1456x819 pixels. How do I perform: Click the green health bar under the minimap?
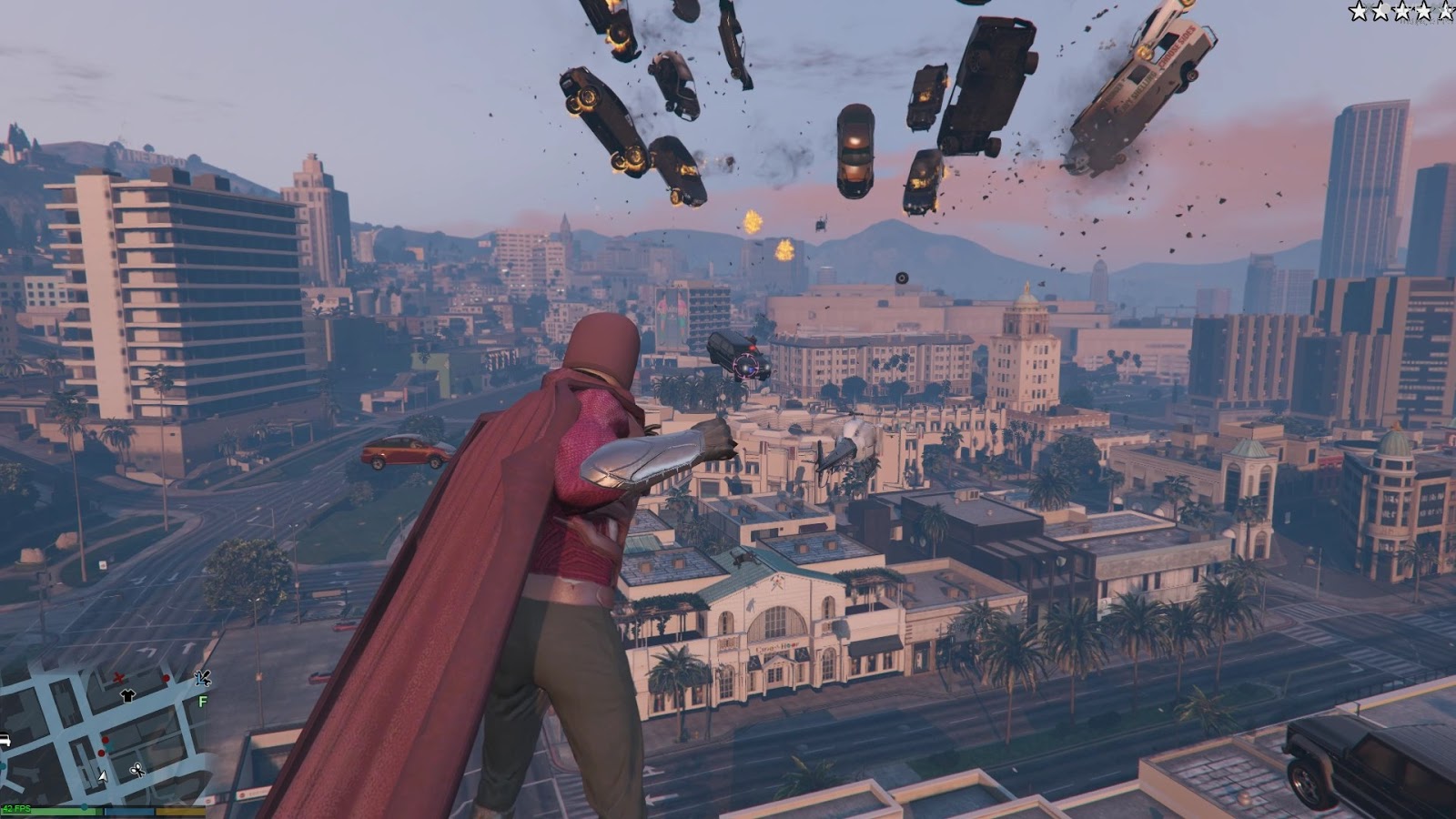click(x=64, y=810)
